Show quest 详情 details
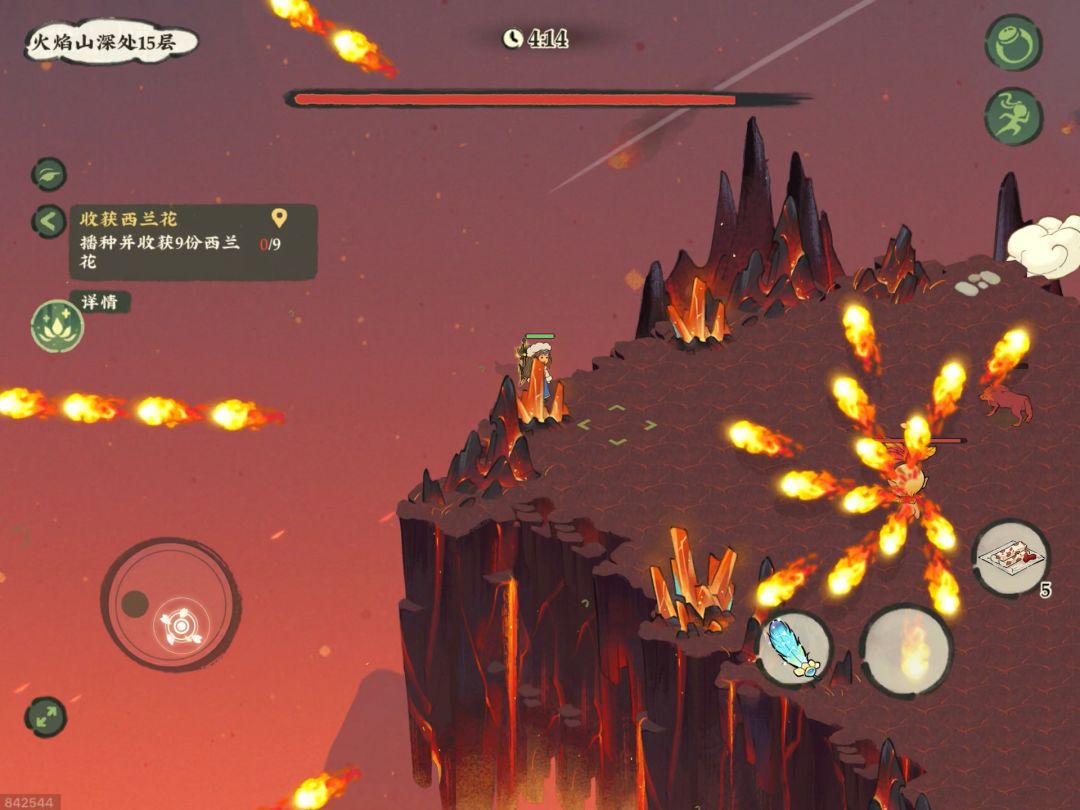1080x810 pixels. (x=99, y=302)
